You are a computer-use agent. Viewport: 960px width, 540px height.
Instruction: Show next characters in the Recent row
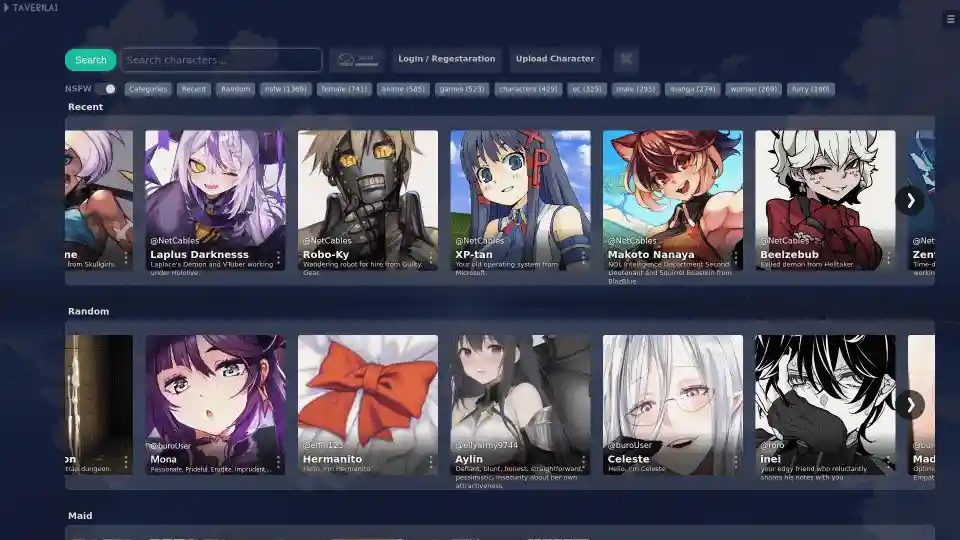click(909, 200)
